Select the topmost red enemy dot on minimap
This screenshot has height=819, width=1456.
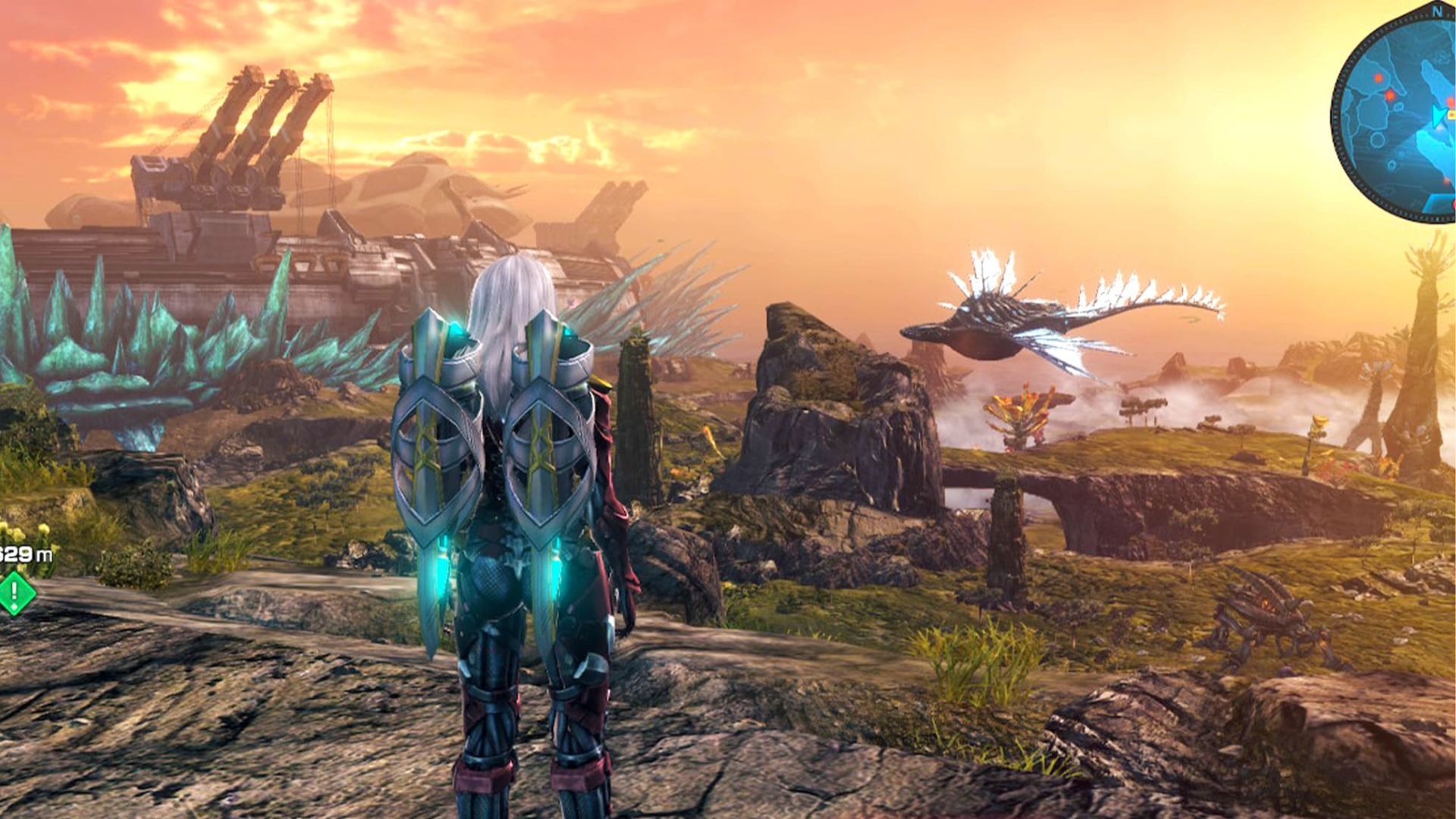click(x=1379, y=77)
